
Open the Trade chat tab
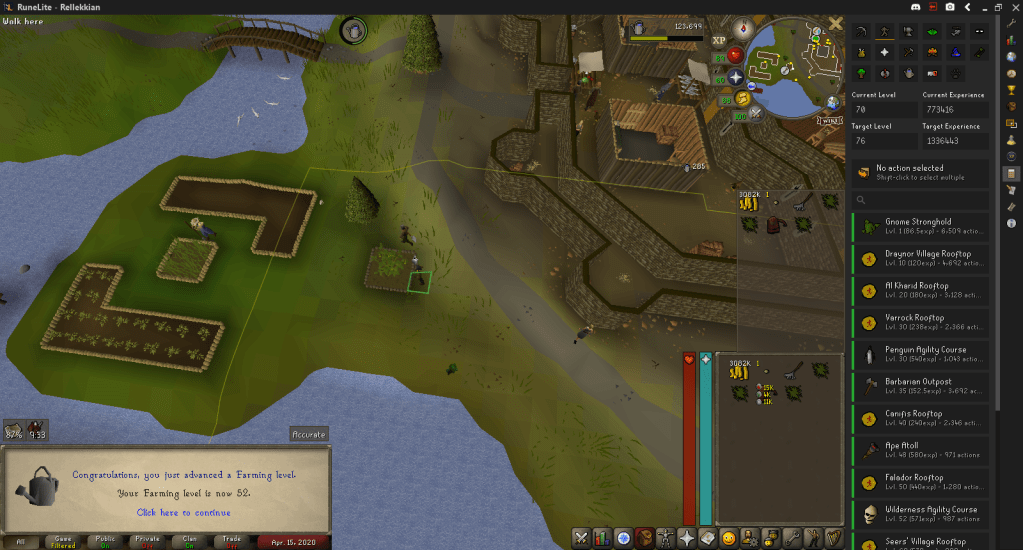click(x=229, y=541)
